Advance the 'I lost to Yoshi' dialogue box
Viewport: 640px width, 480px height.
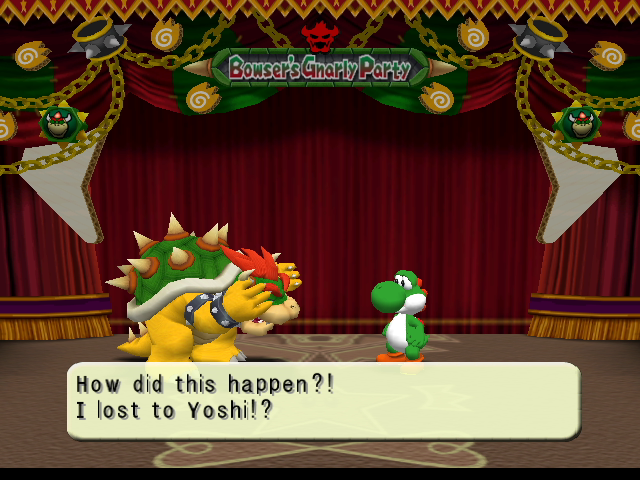coord(322,399)
